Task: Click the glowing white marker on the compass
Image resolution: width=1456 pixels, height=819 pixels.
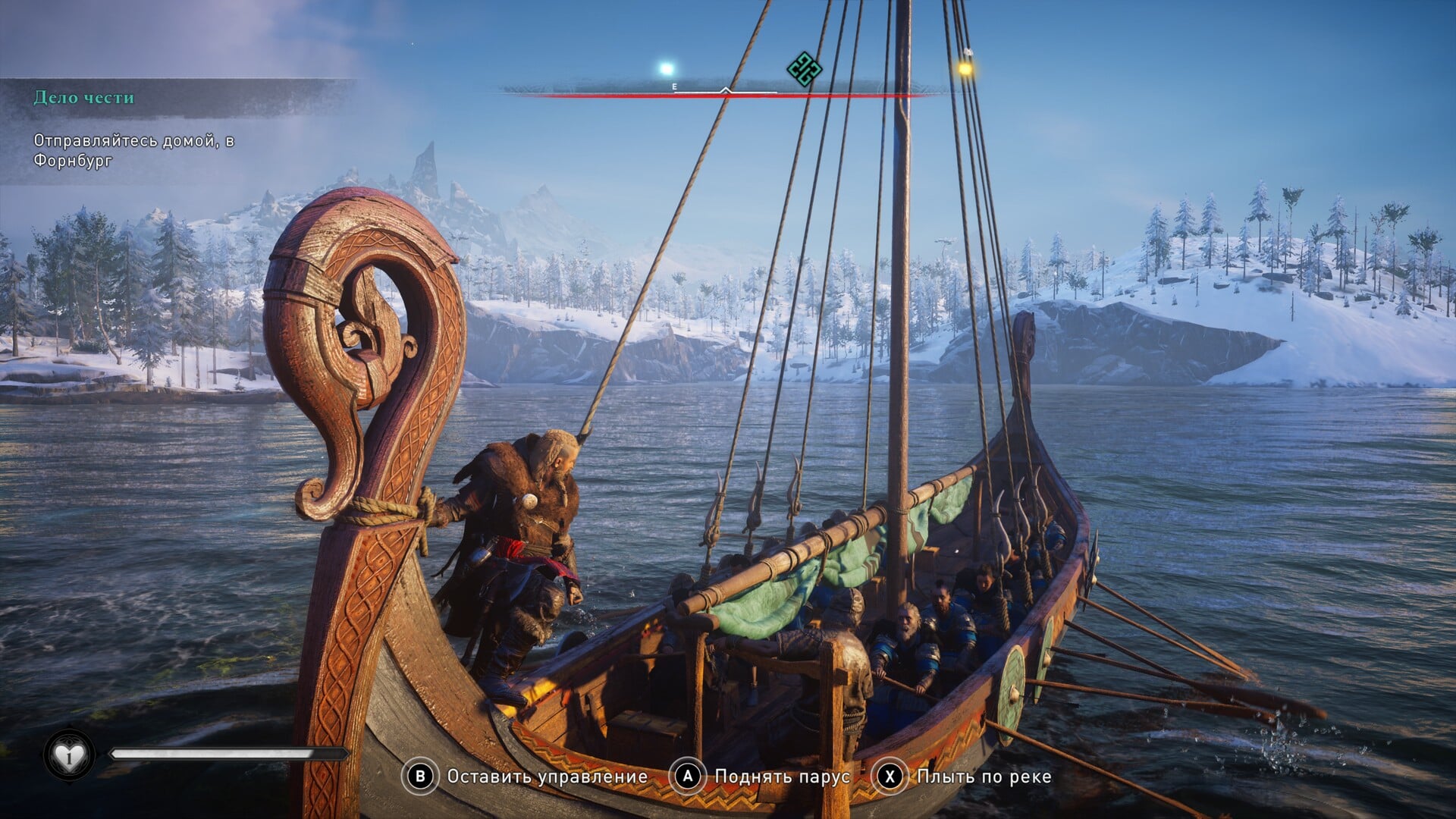Action: 667,69
